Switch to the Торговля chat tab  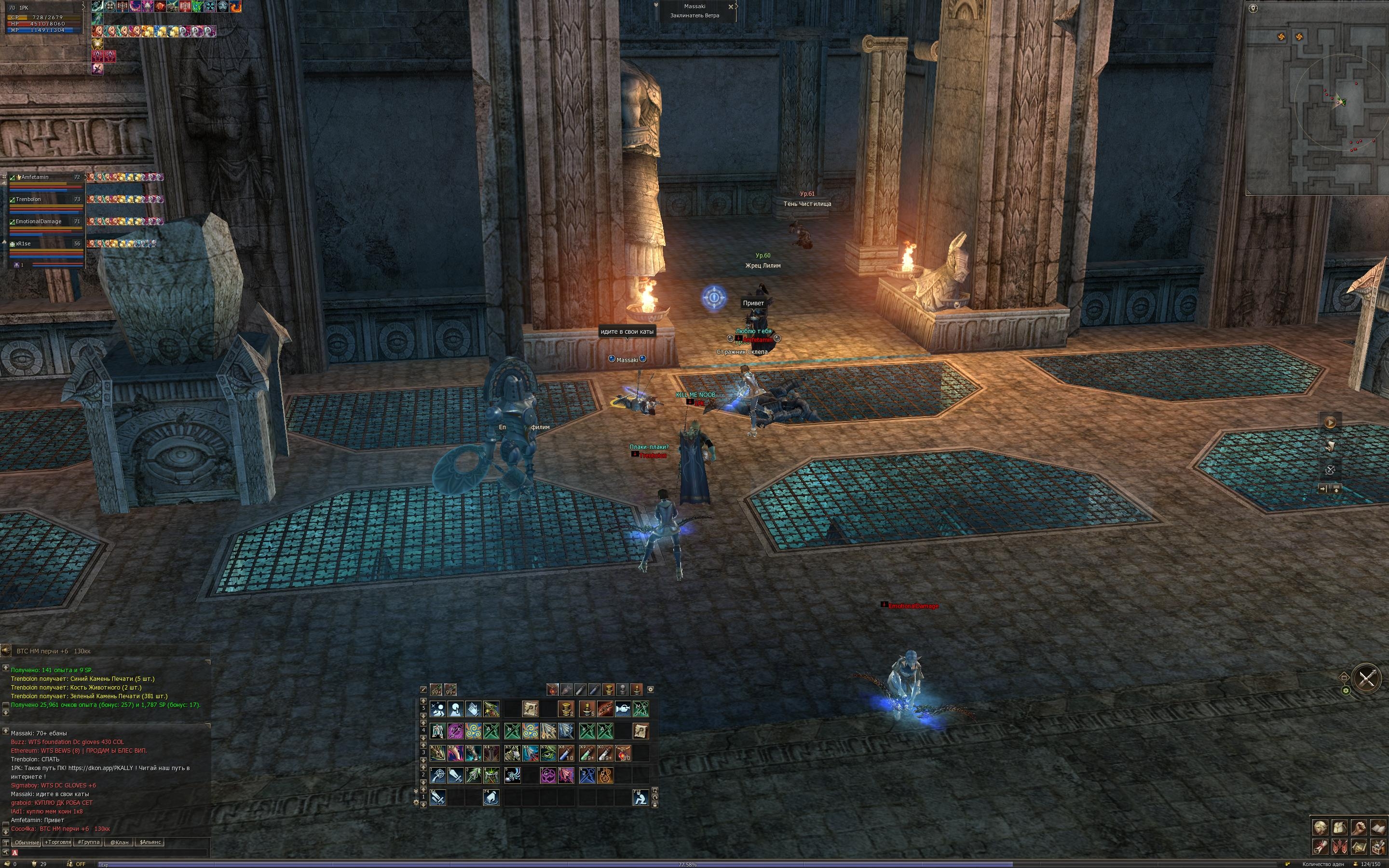coord(57,842)
